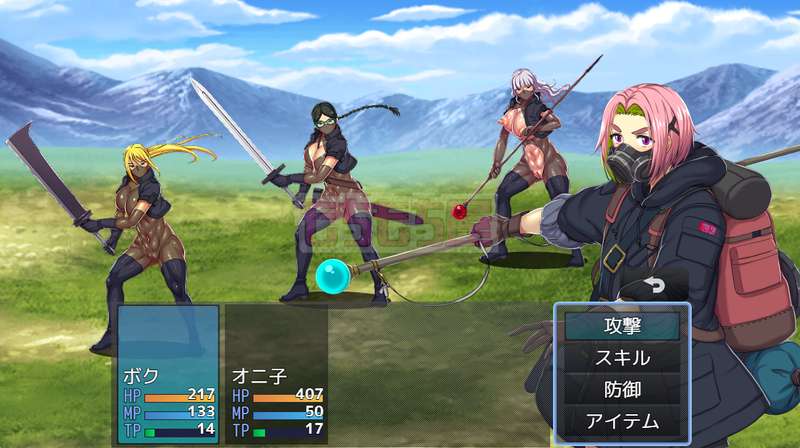The height and width of the screenshot is (448, 800).
Task: Open the アイテム (Item) list
Action: click(622, 421)
